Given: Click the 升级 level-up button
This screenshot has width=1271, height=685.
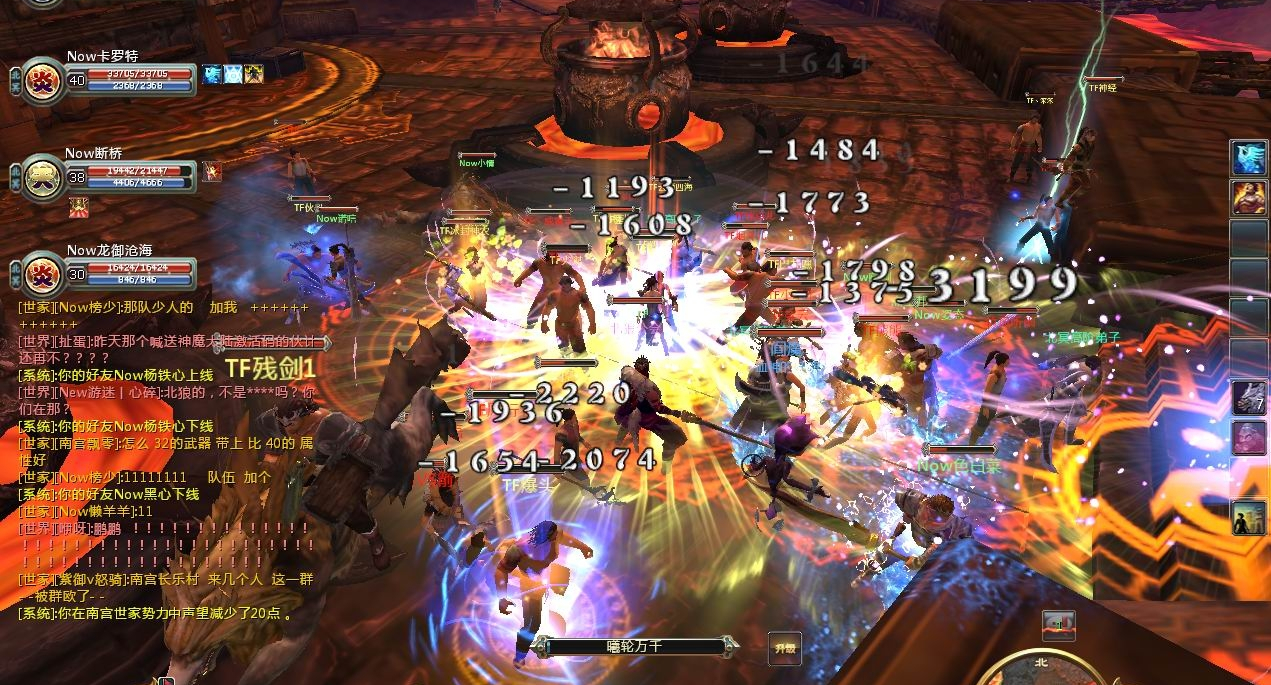Looking at the screenshot, I should point(784,648).
